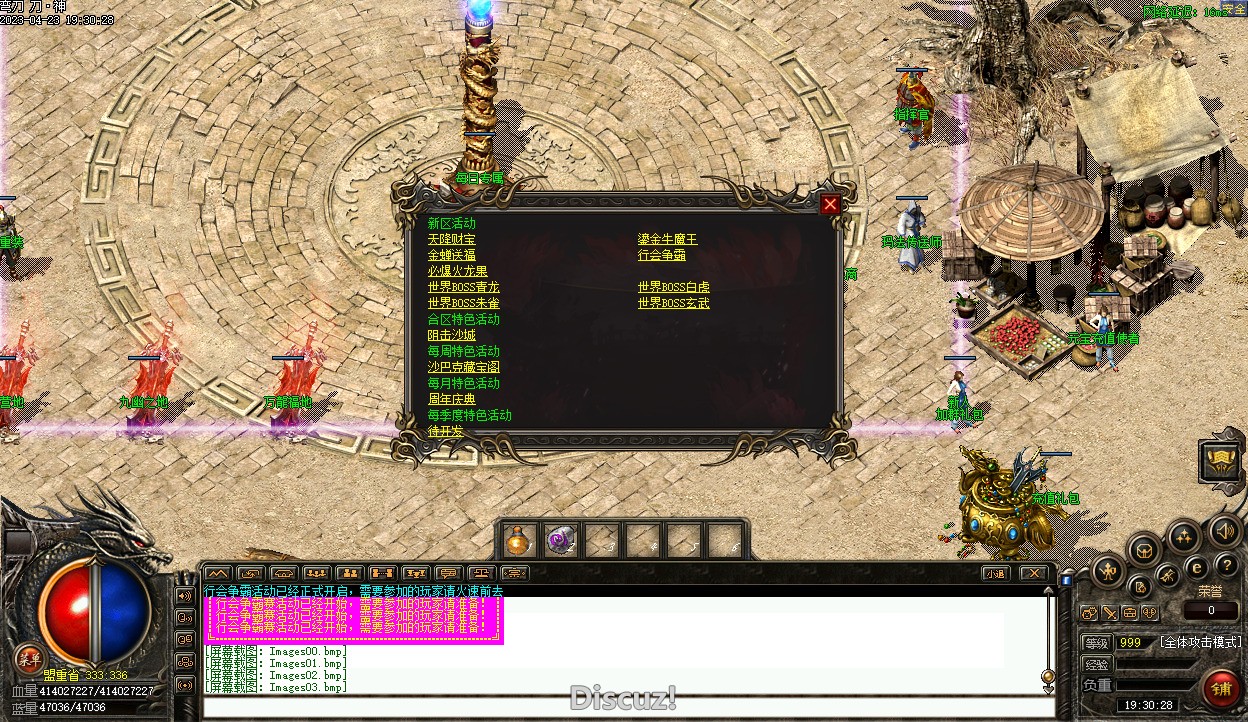The image size is (1248, 722).
Task: Choose the 沙巴克藏宝阁 entry
Action: click(463, 368)
